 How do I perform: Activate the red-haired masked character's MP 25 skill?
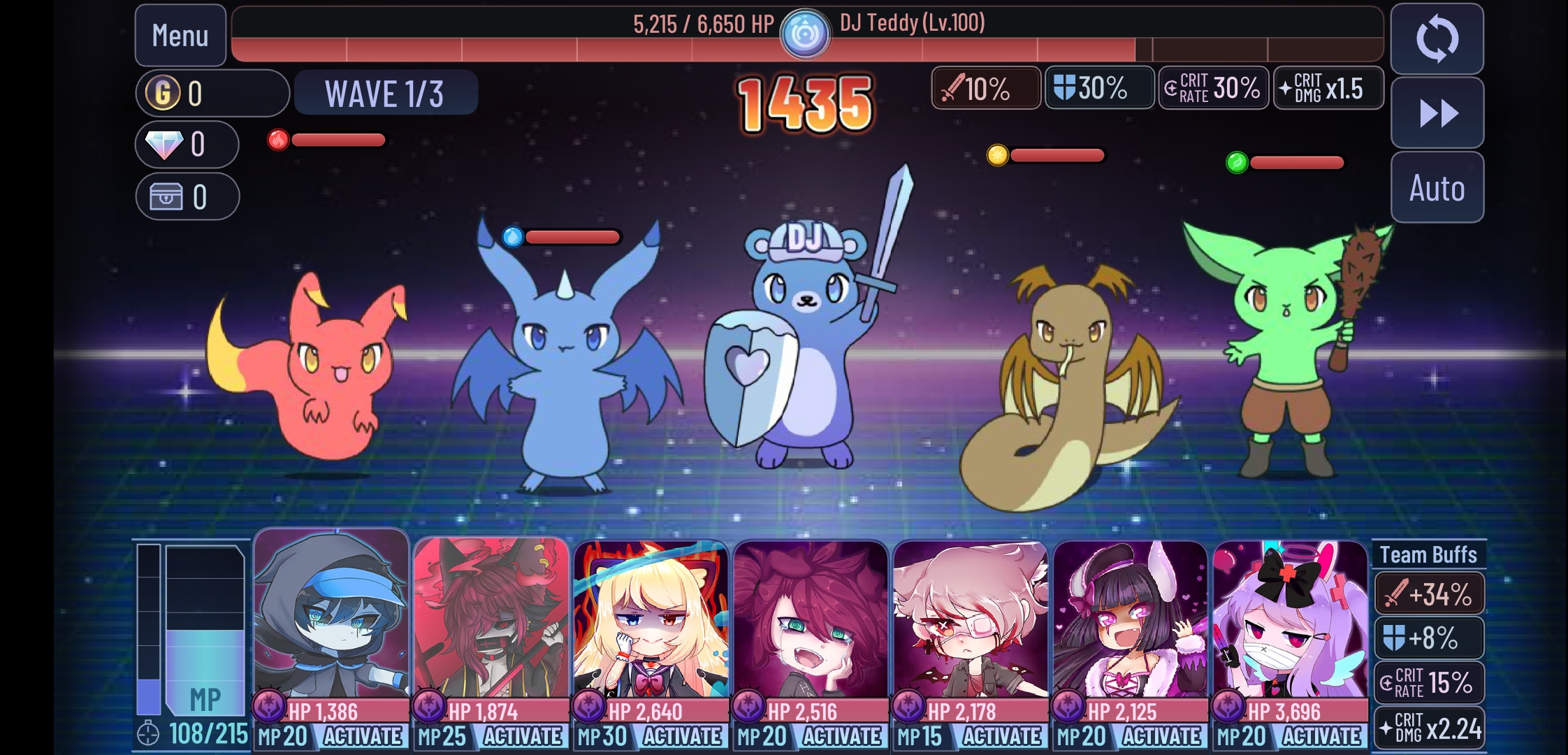click(x=522, y=736)
